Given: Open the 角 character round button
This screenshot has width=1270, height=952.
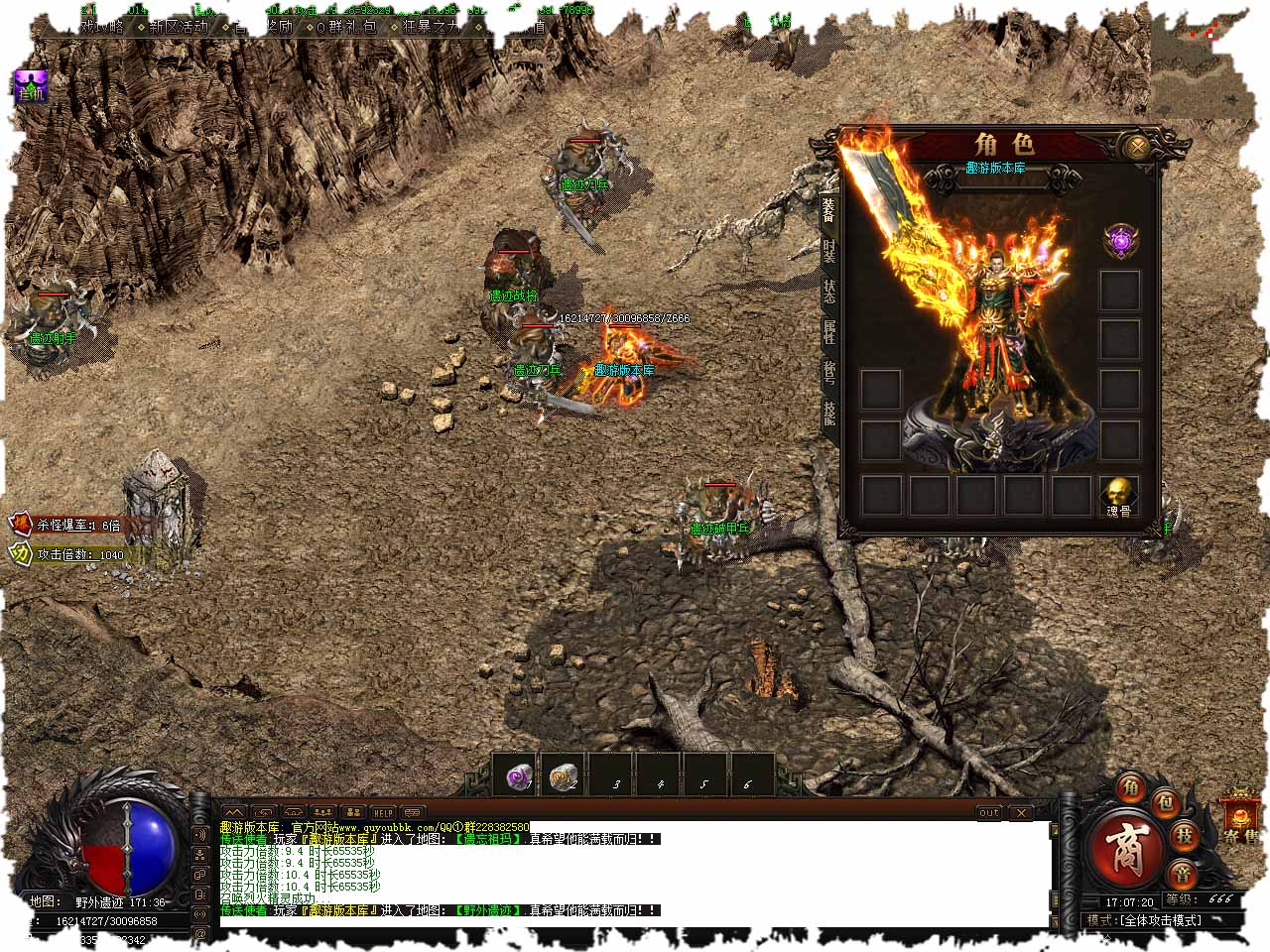Looking at the screenshot, I should pos(1131,787).
